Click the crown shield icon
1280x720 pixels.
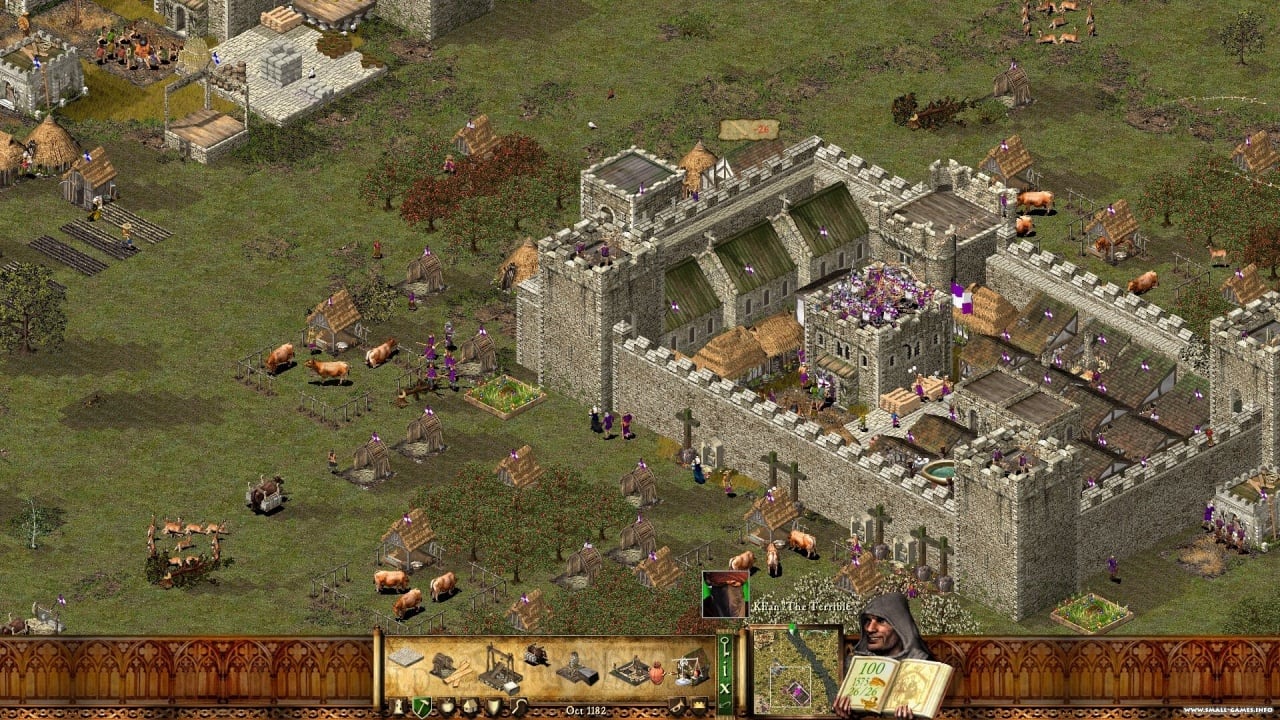697,706
